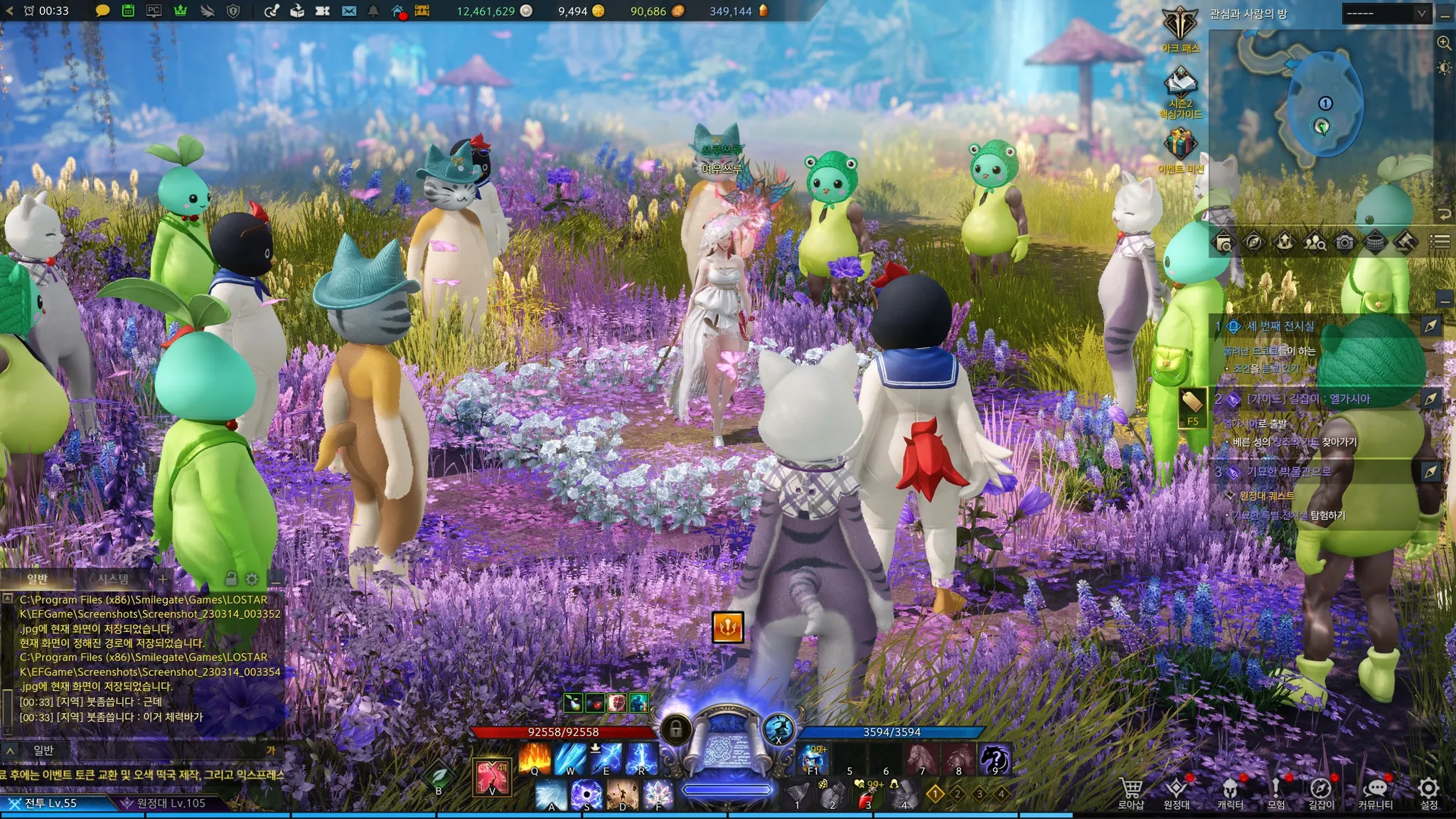Viewport: 1456px width, 819px height.
Task: Open the green calendar icon
Action: pos(128,11)
